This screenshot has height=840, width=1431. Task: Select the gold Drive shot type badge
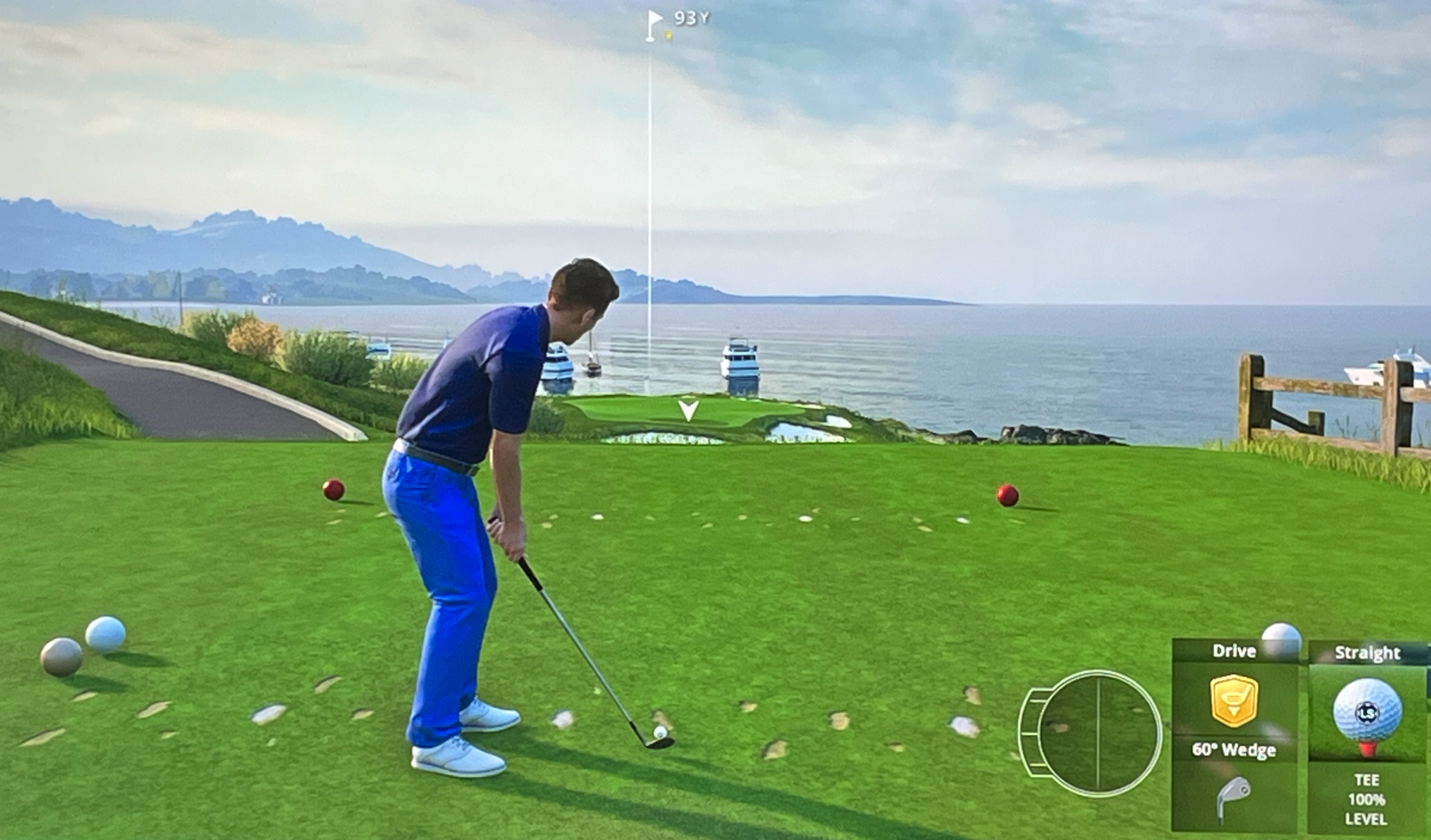(x=1234, y=700)
